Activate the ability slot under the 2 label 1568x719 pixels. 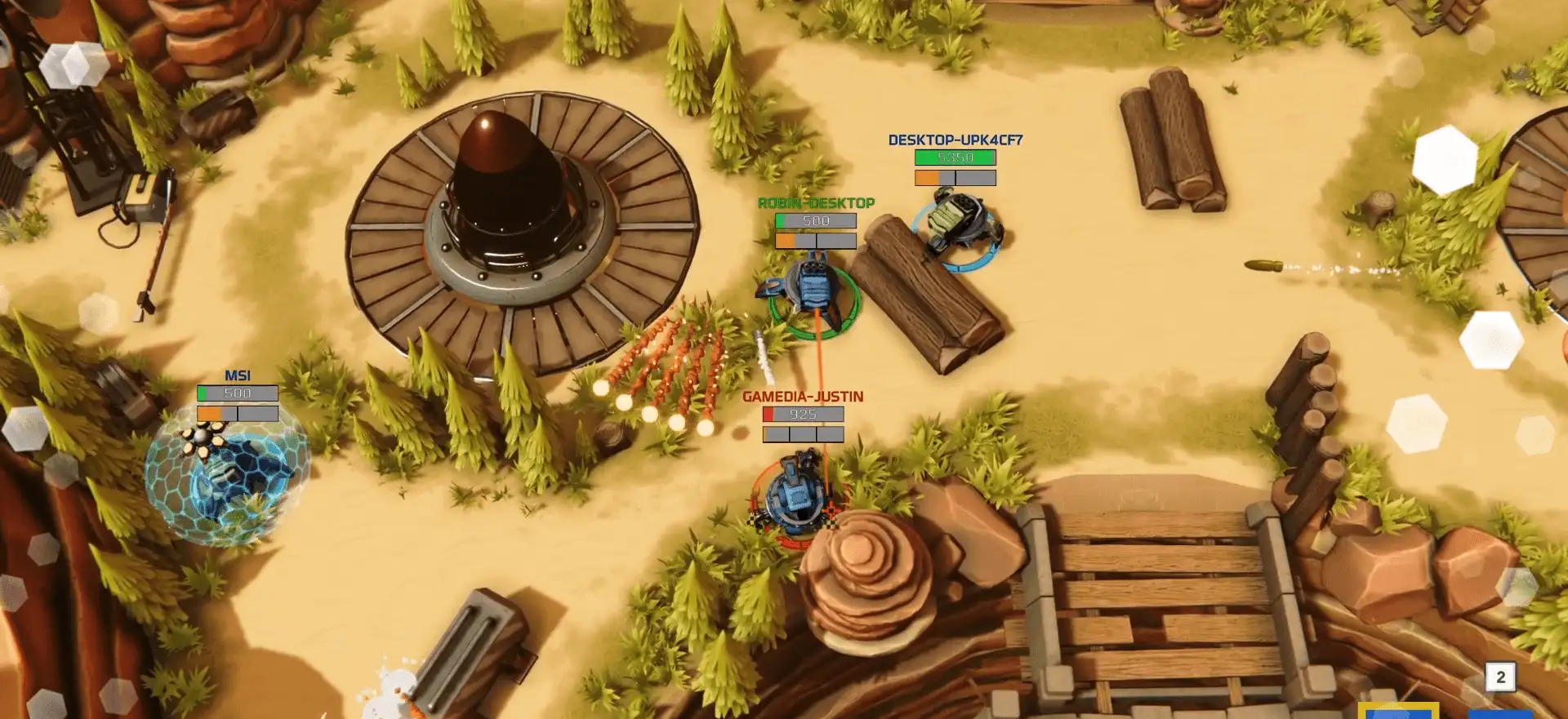click(x=1500, y=713)
